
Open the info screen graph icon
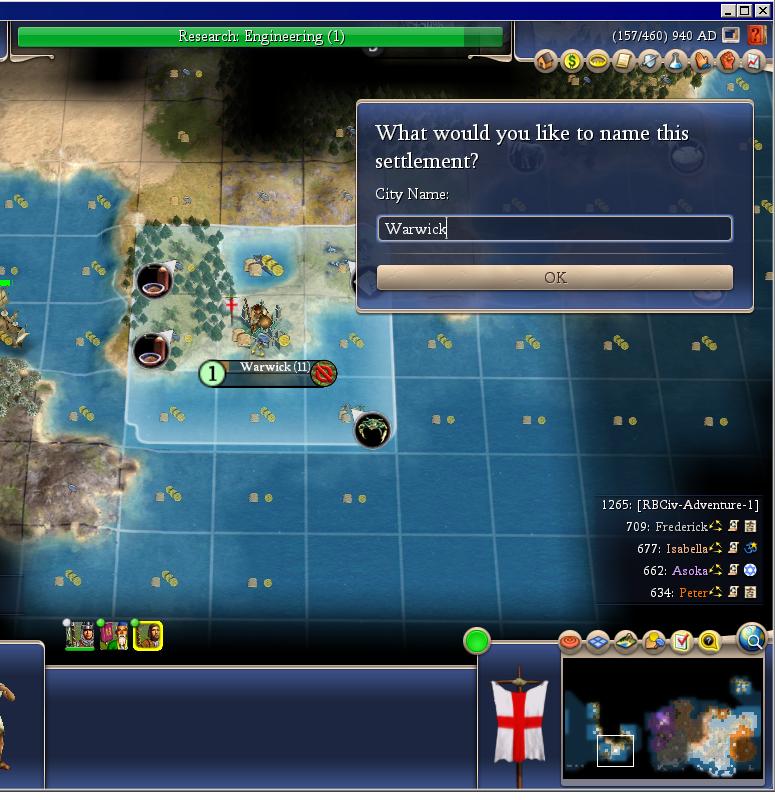(x=753, y=62)
